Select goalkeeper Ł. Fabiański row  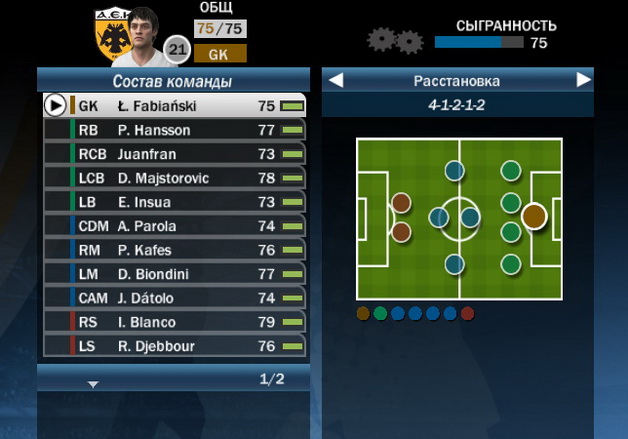(175, 106)
